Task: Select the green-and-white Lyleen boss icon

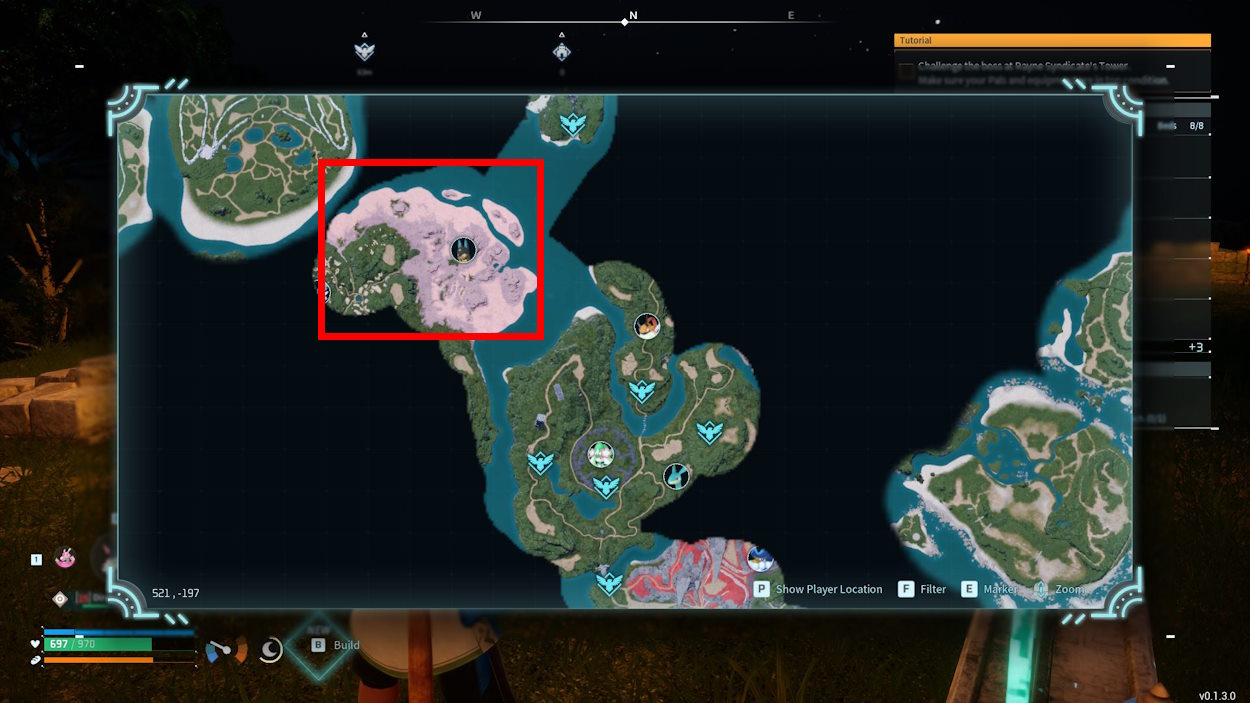Action: [x=600, y=455]
